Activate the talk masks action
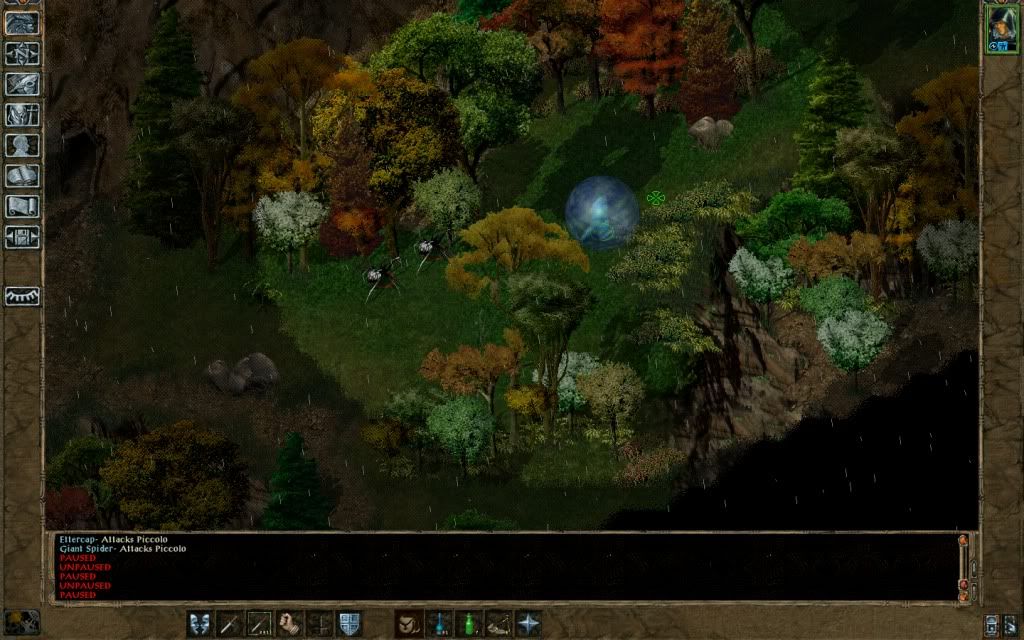 [200, 623]
